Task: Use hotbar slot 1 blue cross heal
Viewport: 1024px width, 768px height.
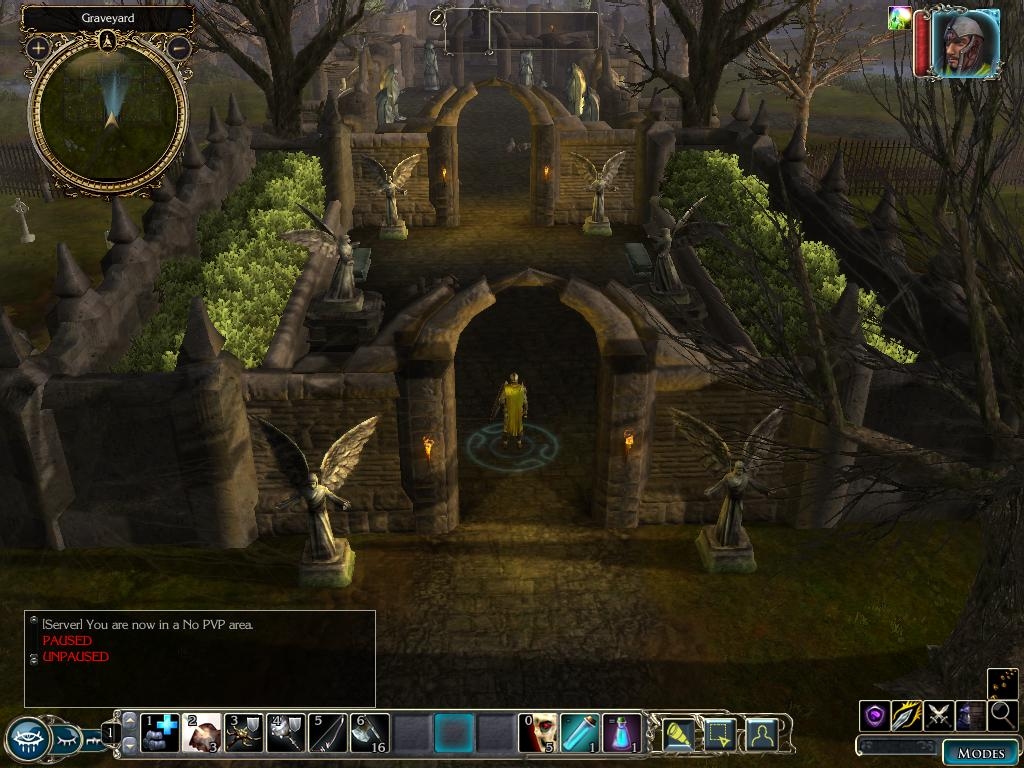Action: coord(160,733)
